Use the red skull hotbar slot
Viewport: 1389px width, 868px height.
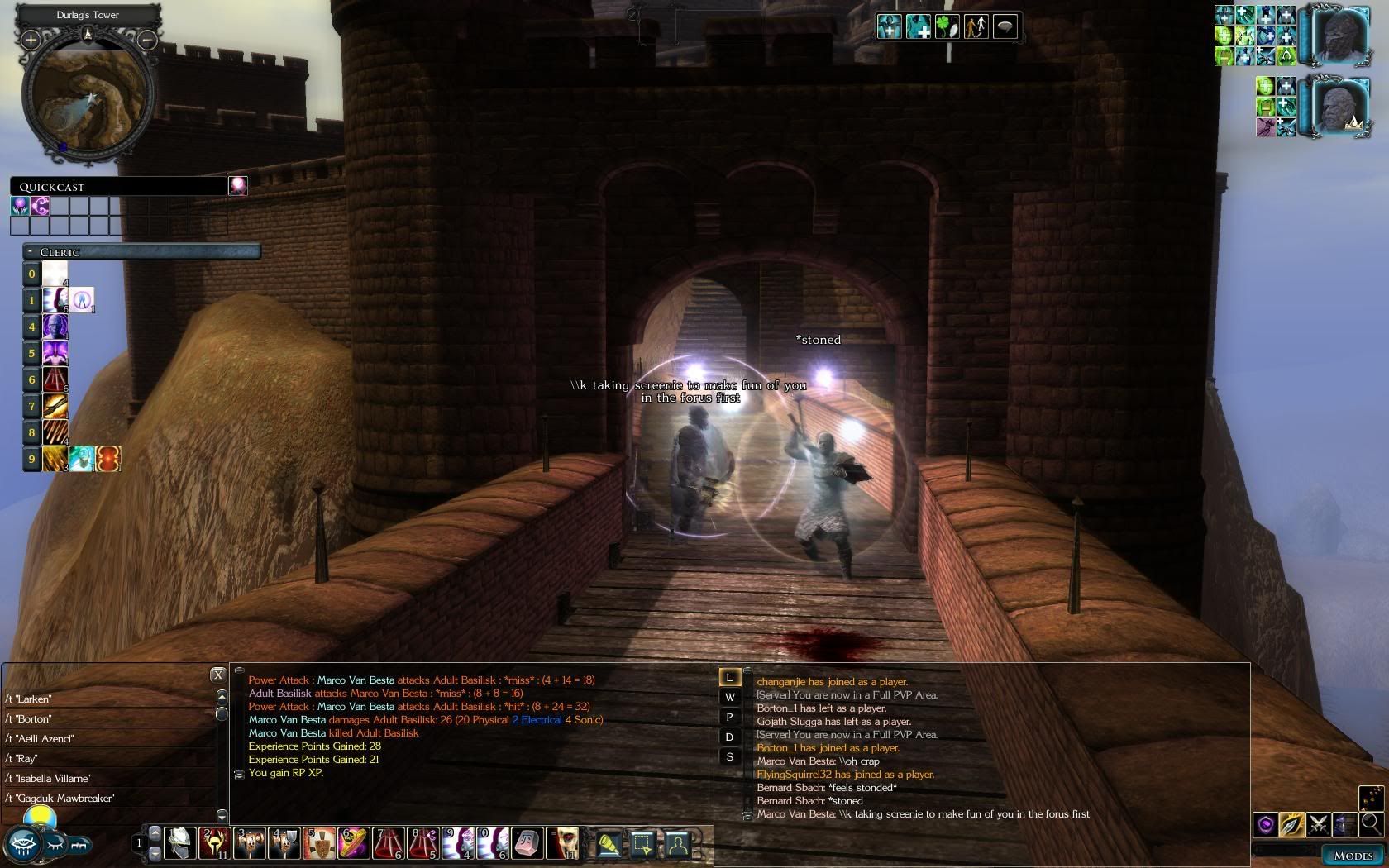tap(563, 843)
